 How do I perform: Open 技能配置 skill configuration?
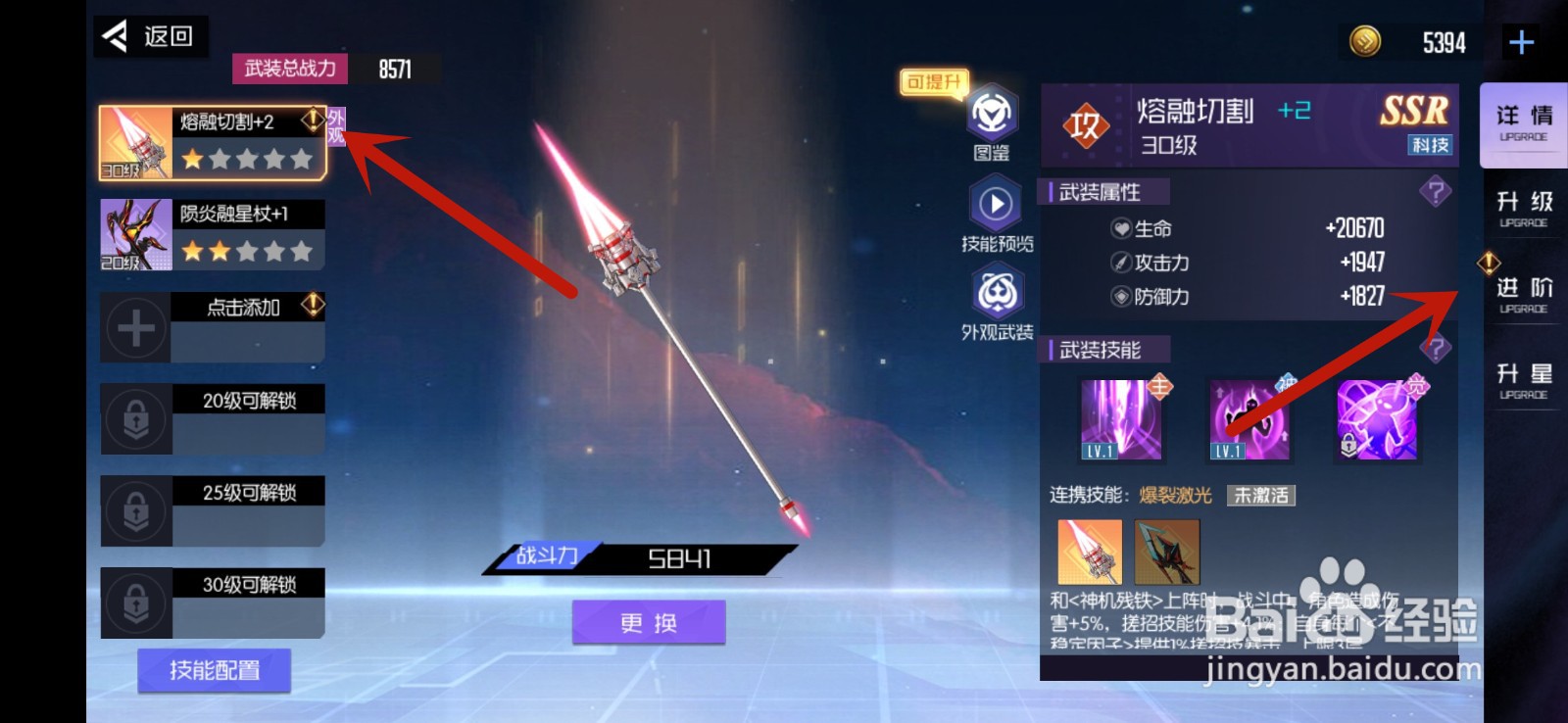(x=215, y=671)
